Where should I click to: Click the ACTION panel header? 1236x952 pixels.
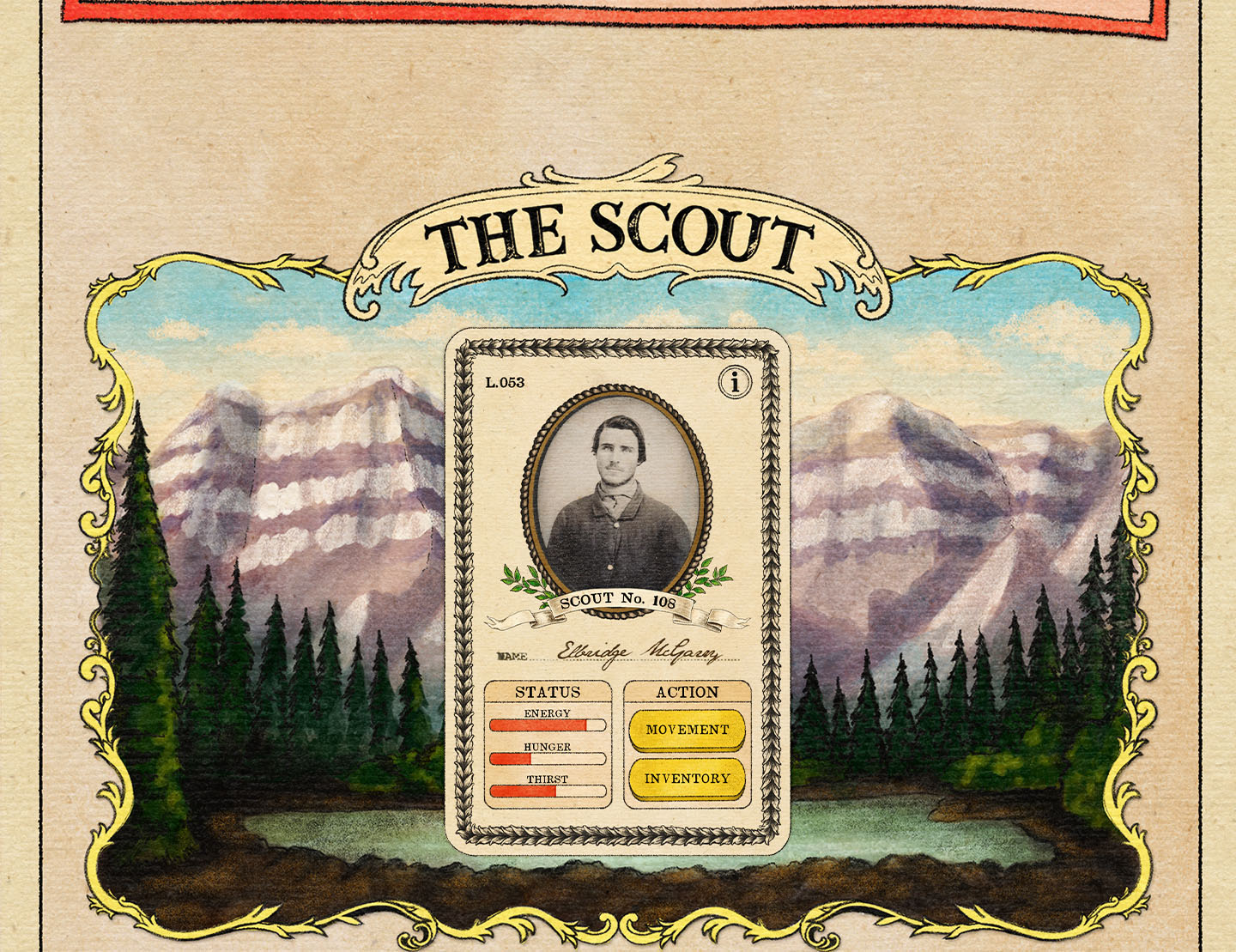coord(687,692)
